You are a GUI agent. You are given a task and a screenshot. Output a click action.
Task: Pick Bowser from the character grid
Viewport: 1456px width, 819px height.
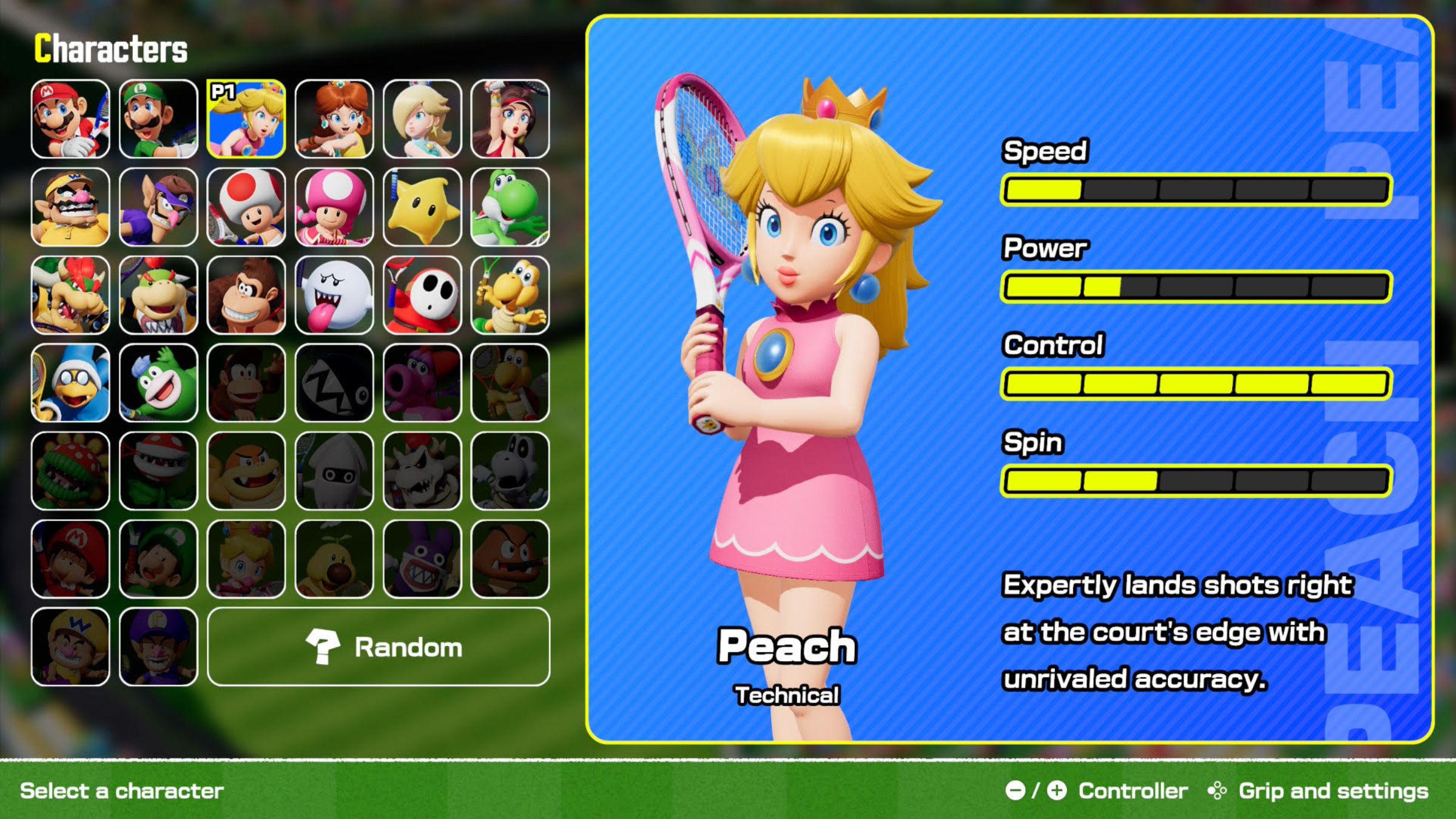[x=70, y=295]
